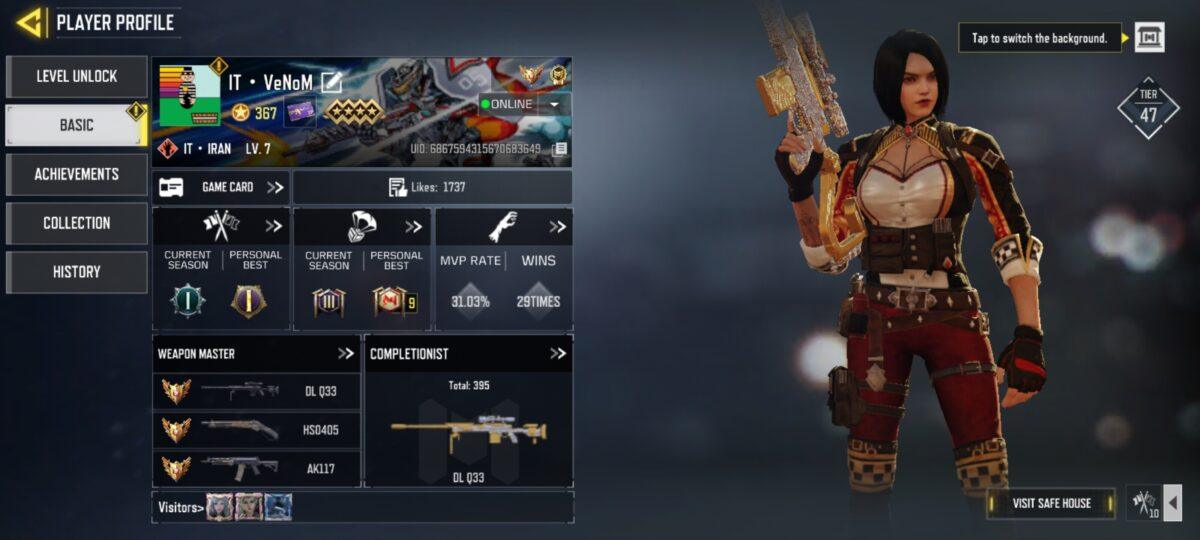
Task: Tap the background switch icon
Action: [x=1149, y=39]
